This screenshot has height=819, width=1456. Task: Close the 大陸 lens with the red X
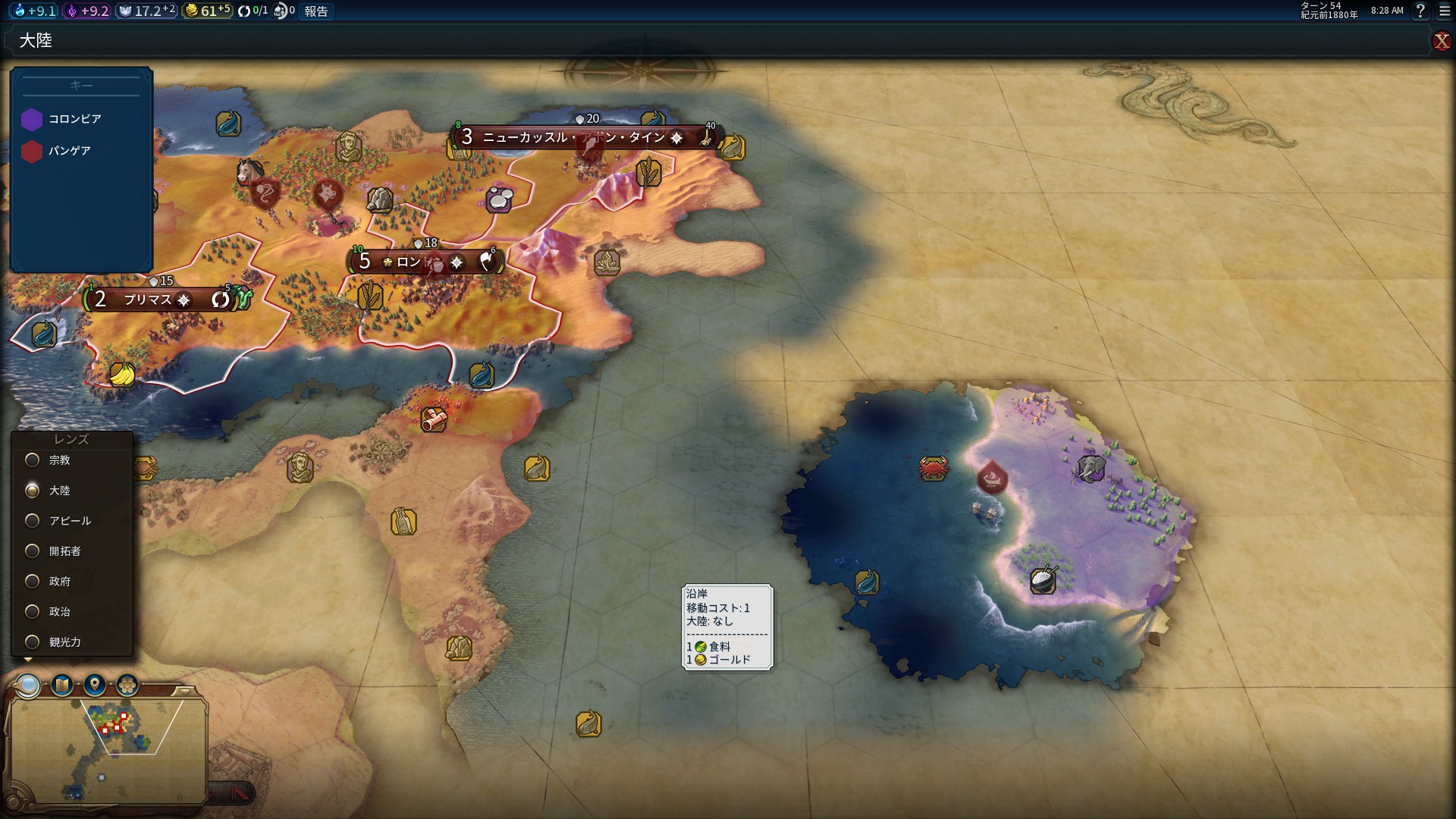[x=1441, y=41]
